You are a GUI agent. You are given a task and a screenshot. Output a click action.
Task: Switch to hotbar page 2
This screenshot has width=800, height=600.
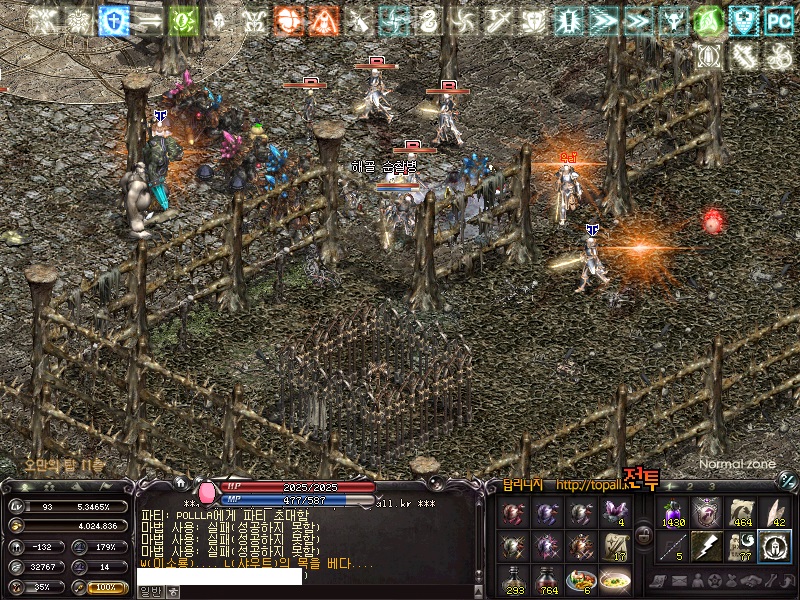pos(690,487)
